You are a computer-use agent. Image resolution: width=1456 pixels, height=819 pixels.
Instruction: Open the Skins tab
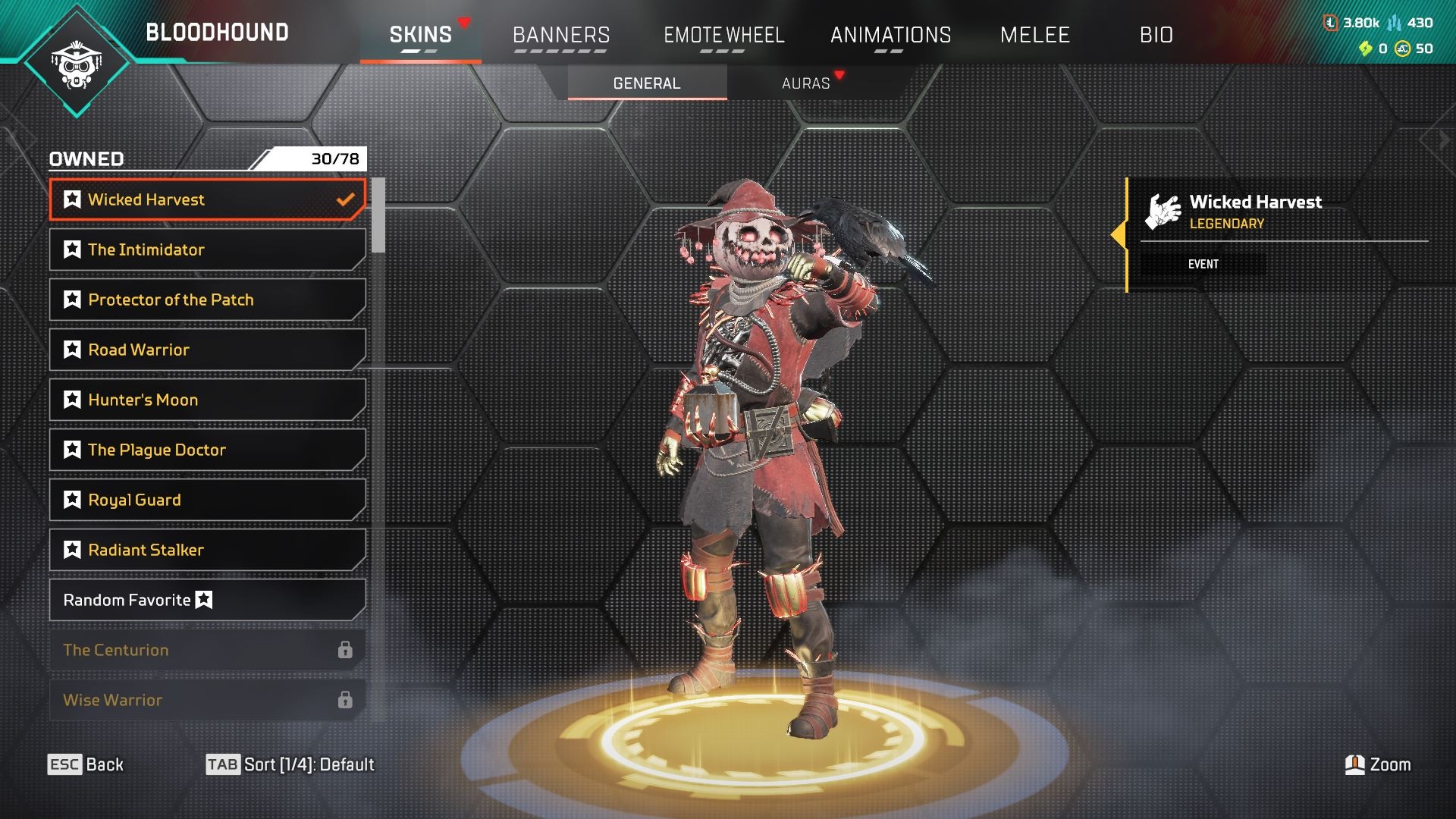[420, 35]
